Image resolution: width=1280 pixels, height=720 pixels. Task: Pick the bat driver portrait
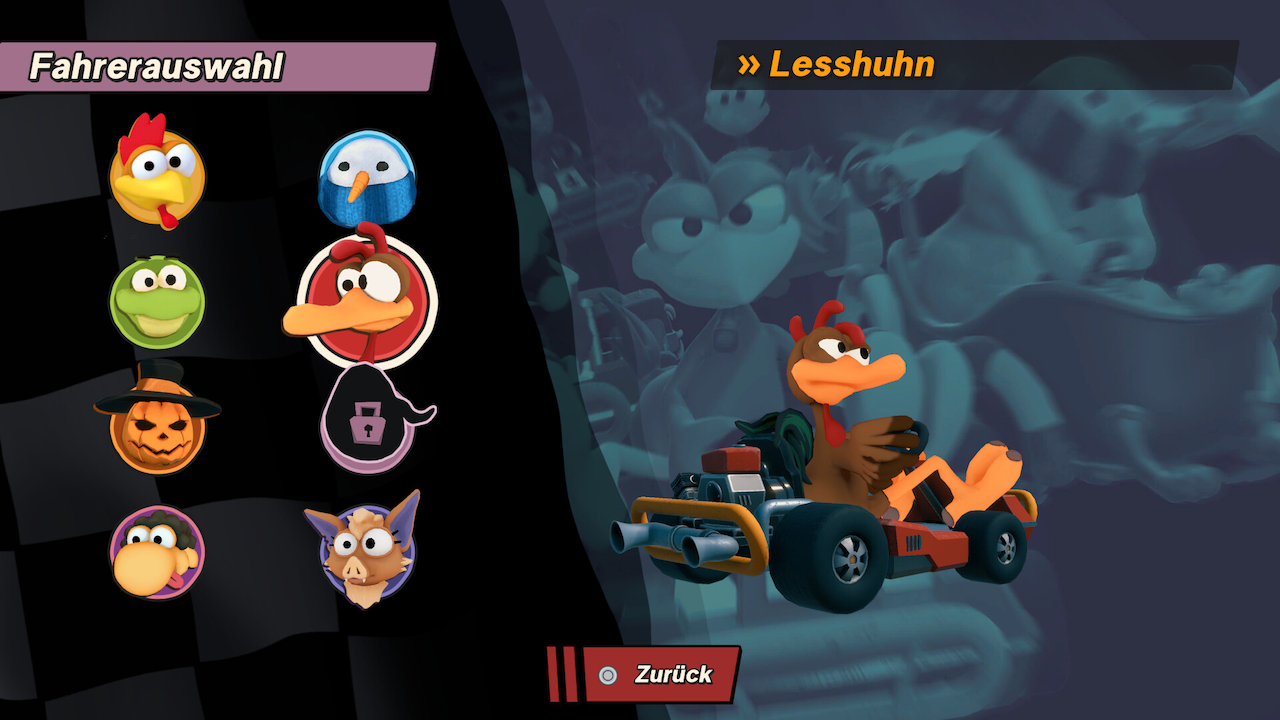tap(365, 552)
